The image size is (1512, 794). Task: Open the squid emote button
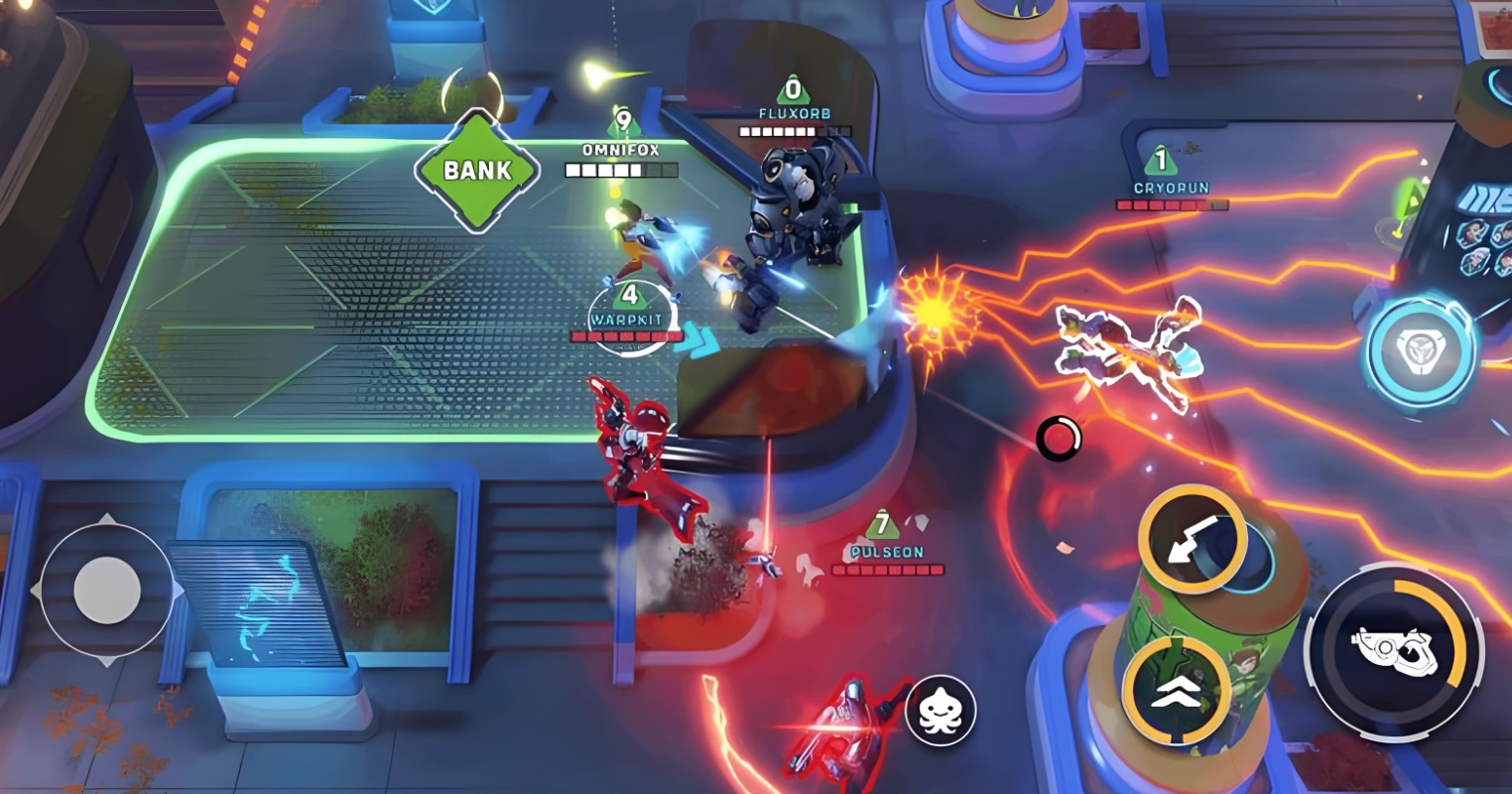click(x=940, y=711)
